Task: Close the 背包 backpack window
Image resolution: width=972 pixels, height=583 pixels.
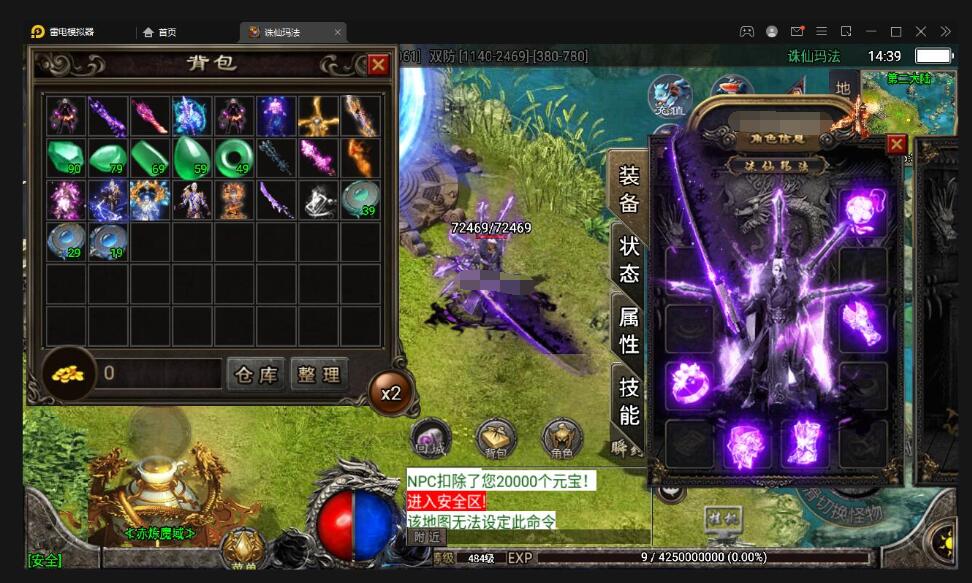Action: [378, 65]
